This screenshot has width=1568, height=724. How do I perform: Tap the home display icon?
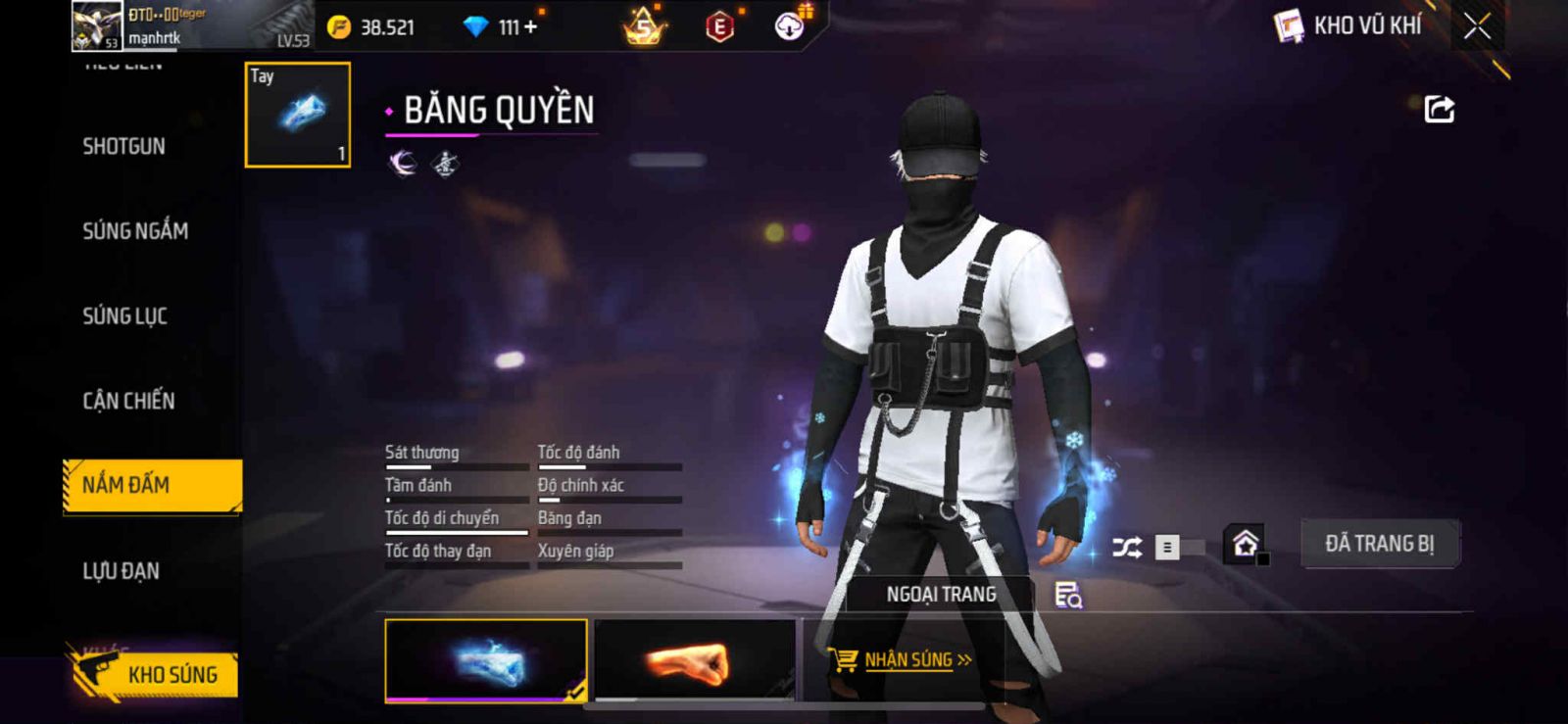tap(1246, 544)
